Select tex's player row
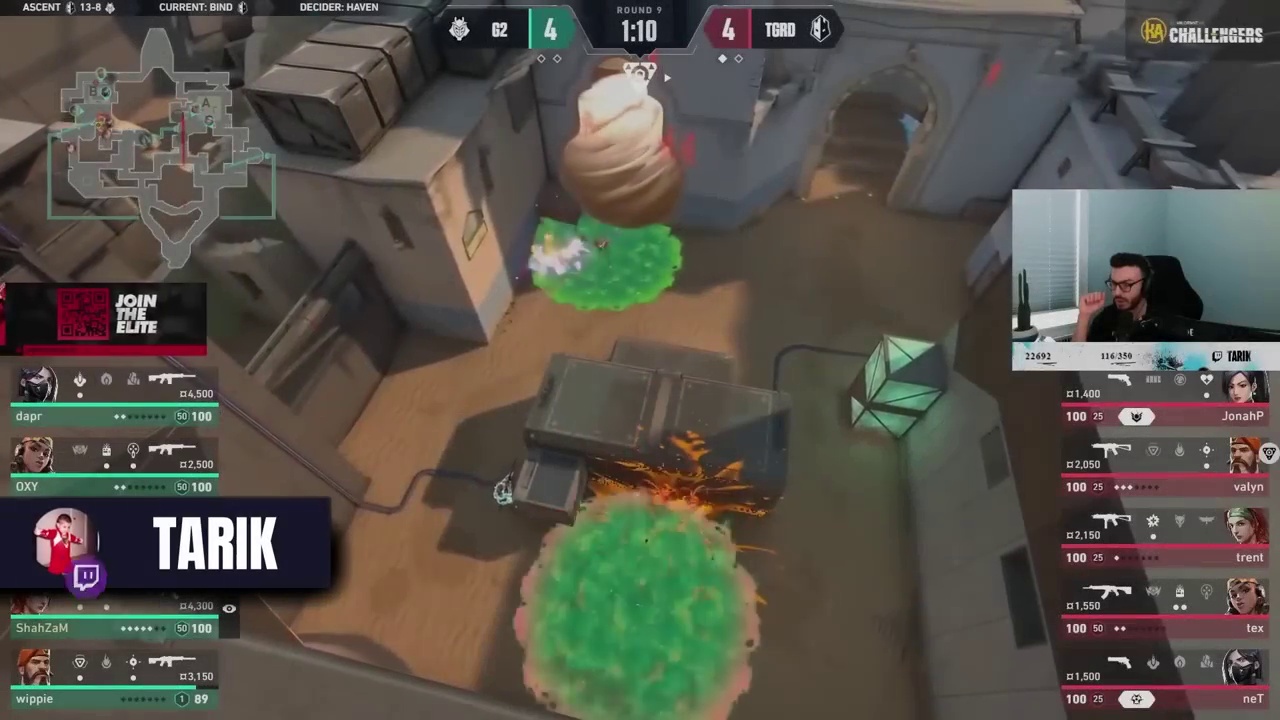This screenshot has width=1280, height=720. 1165,612
